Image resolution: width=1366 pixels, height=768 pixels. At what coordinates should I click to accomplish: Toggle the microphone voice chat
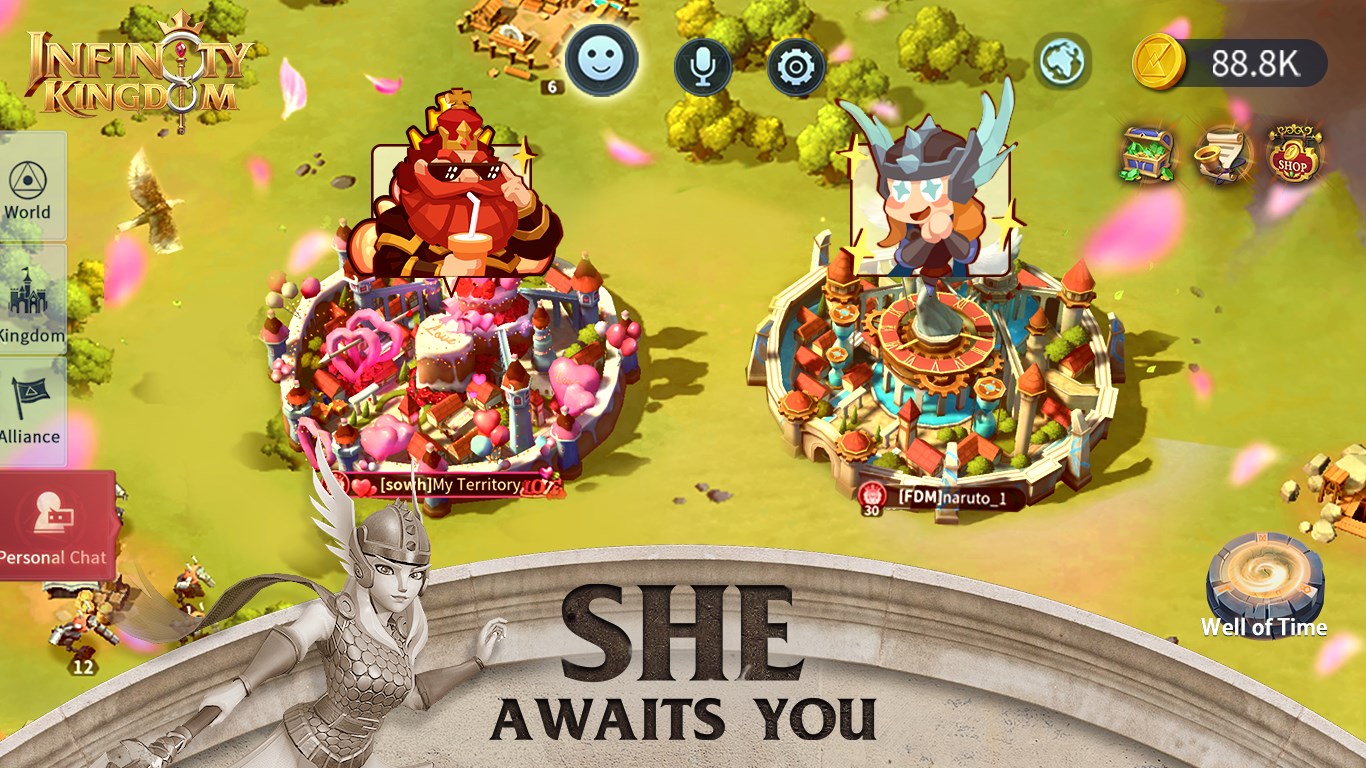703,63
